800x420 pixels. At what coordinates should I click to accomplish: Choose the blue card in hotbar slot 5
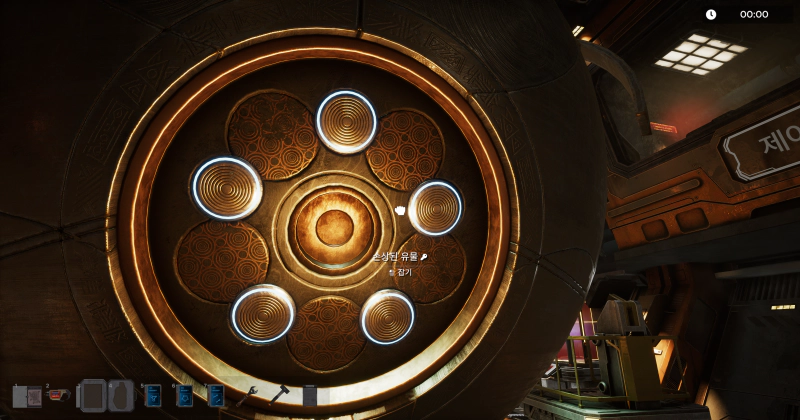click(153, 396)
